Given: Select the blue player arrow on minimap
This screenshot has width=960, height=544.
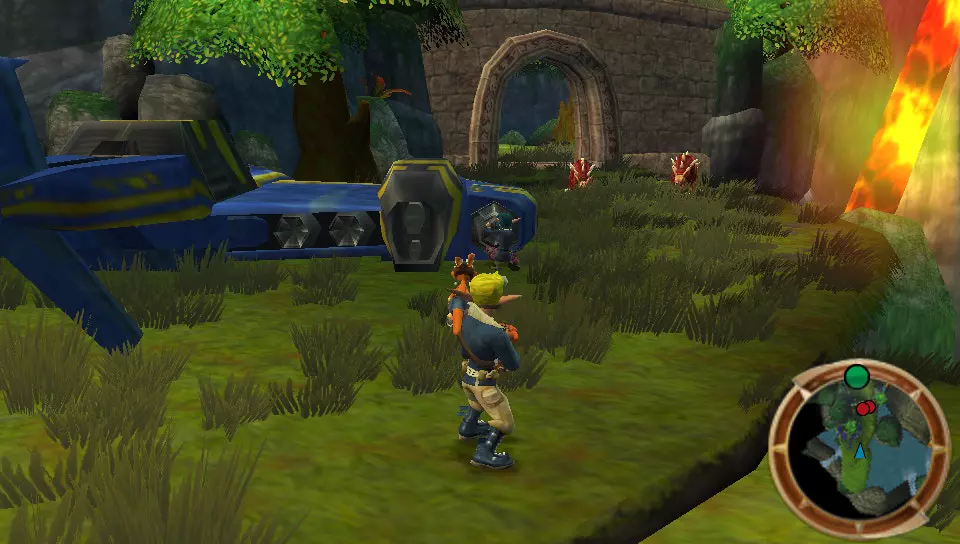Looking at the screenshot, I should (x=859, y=453).
